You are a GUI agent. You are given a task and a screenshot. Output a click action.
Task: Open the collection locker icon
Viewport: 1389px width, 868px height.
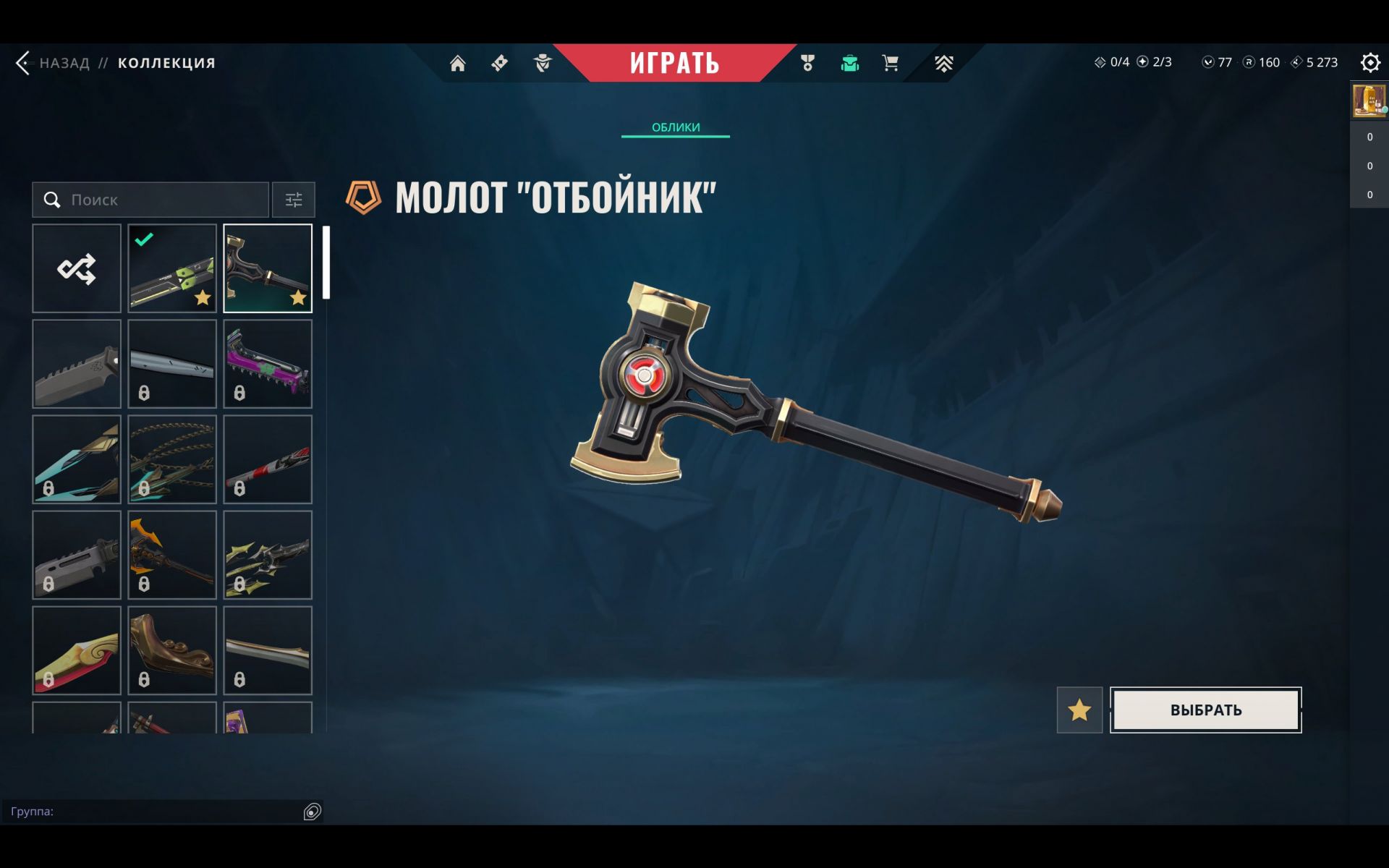[x=849, y=64]
